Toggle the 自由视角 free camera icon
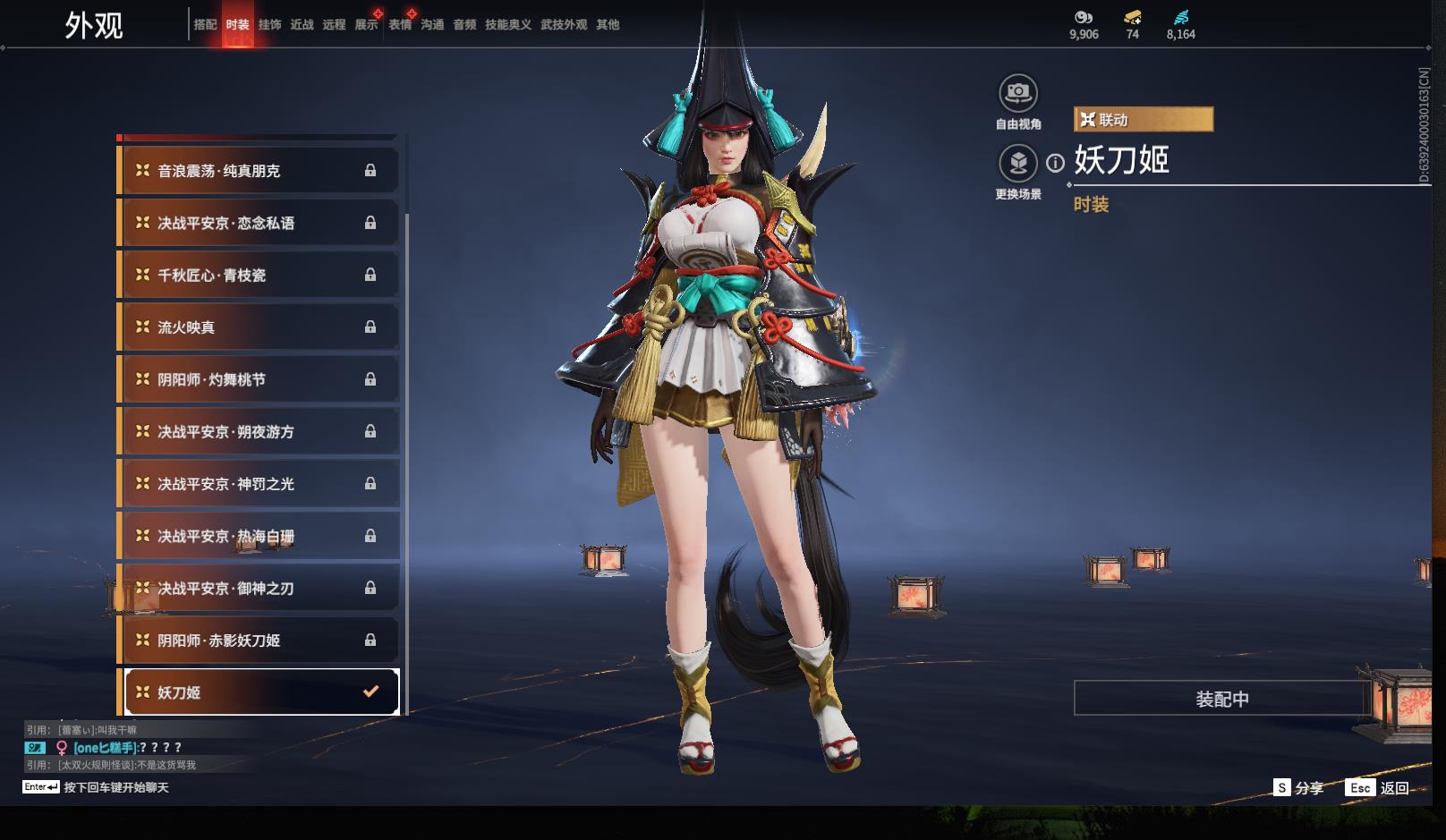1446x840 pixels. click(1017, 92)
